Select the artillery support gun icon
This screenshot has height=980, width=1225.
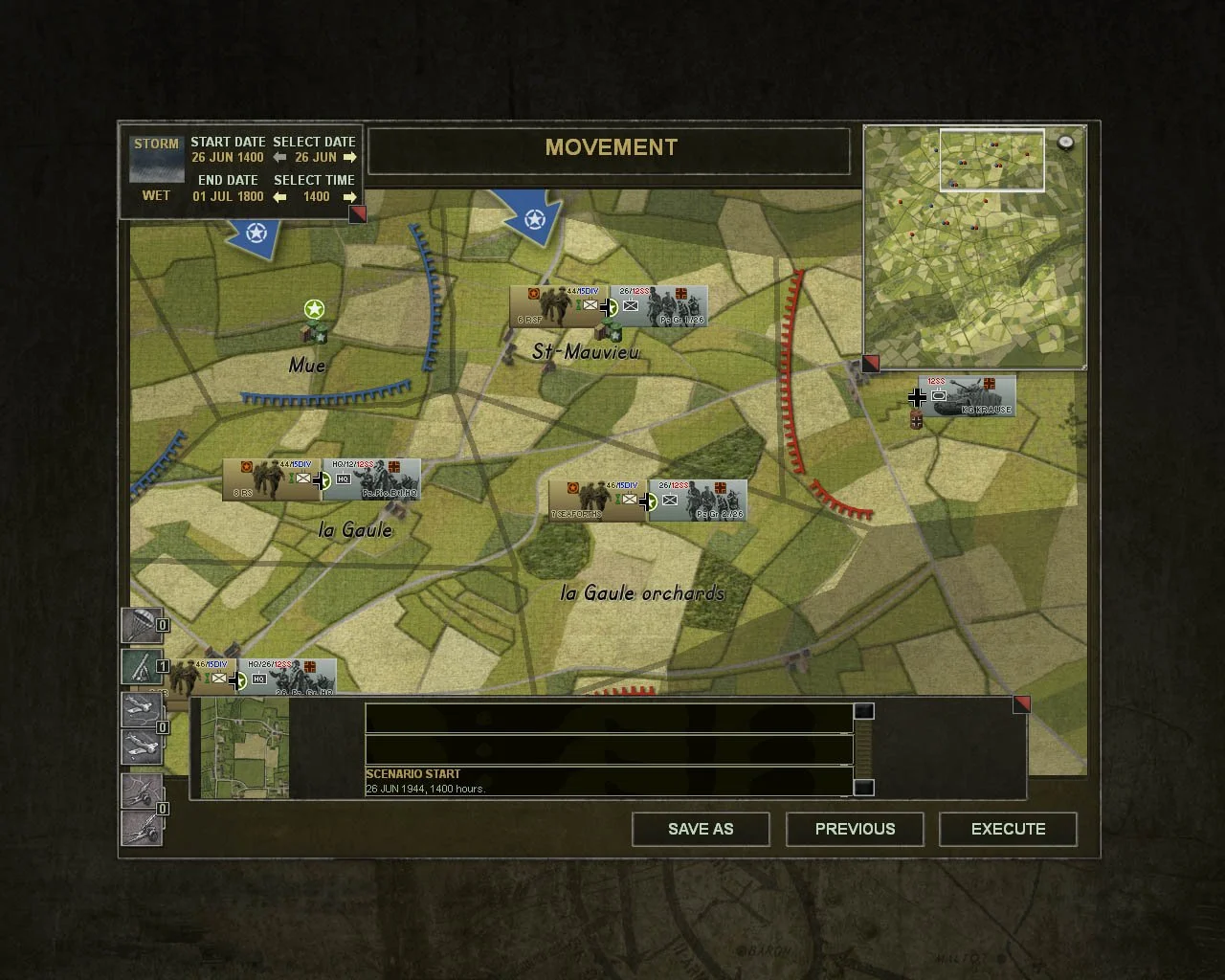143,665
